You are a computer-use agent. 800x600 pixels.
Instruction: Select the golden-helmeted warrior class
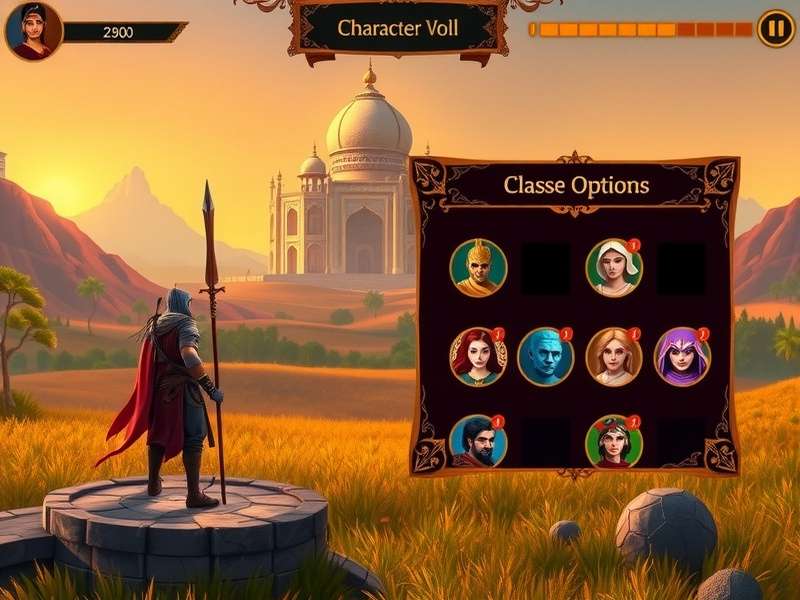coord(478,268)
